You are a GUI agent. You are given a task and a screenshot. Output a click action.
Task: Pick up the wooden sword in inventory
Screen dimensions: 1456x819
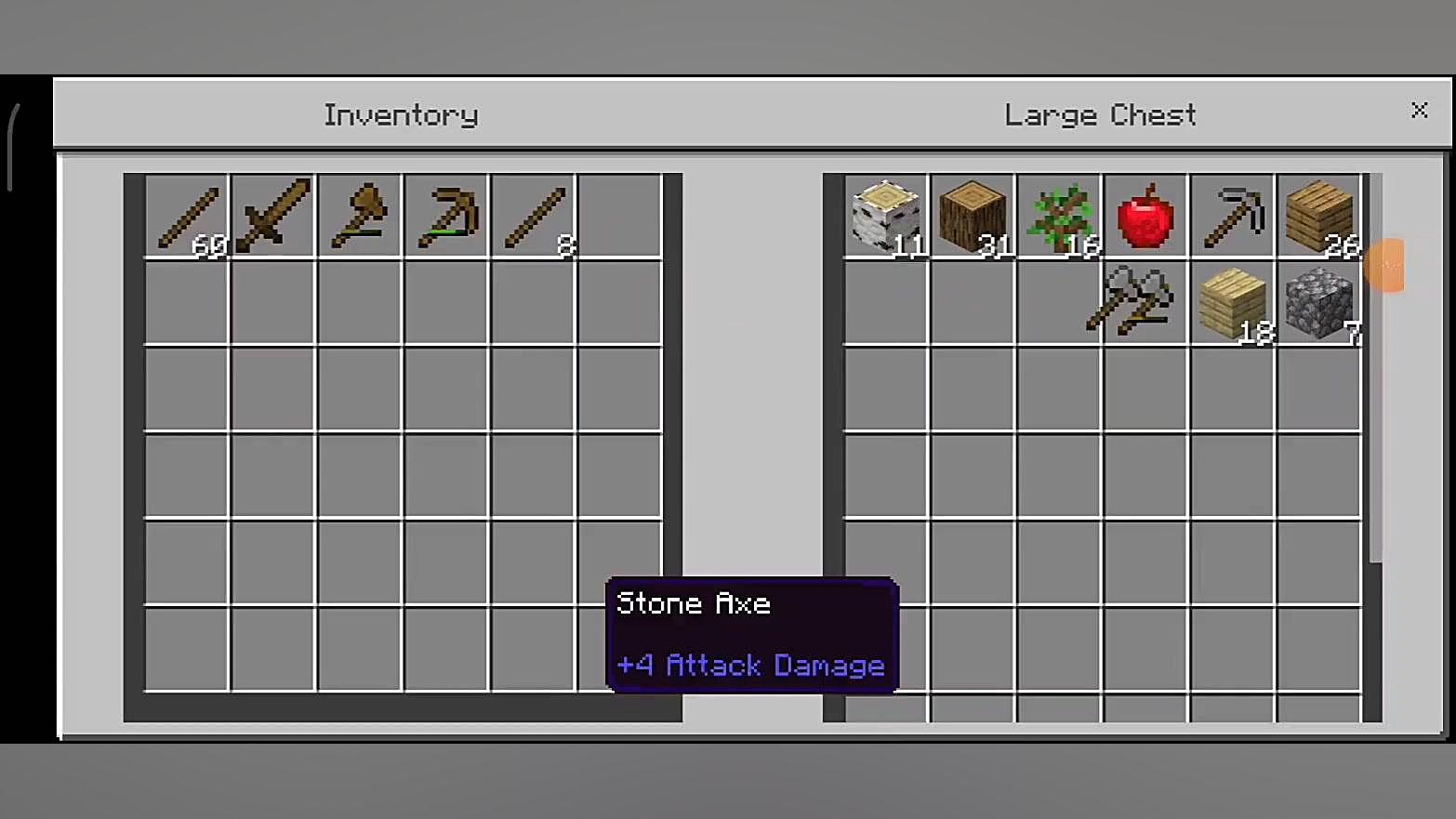(273, 217)
